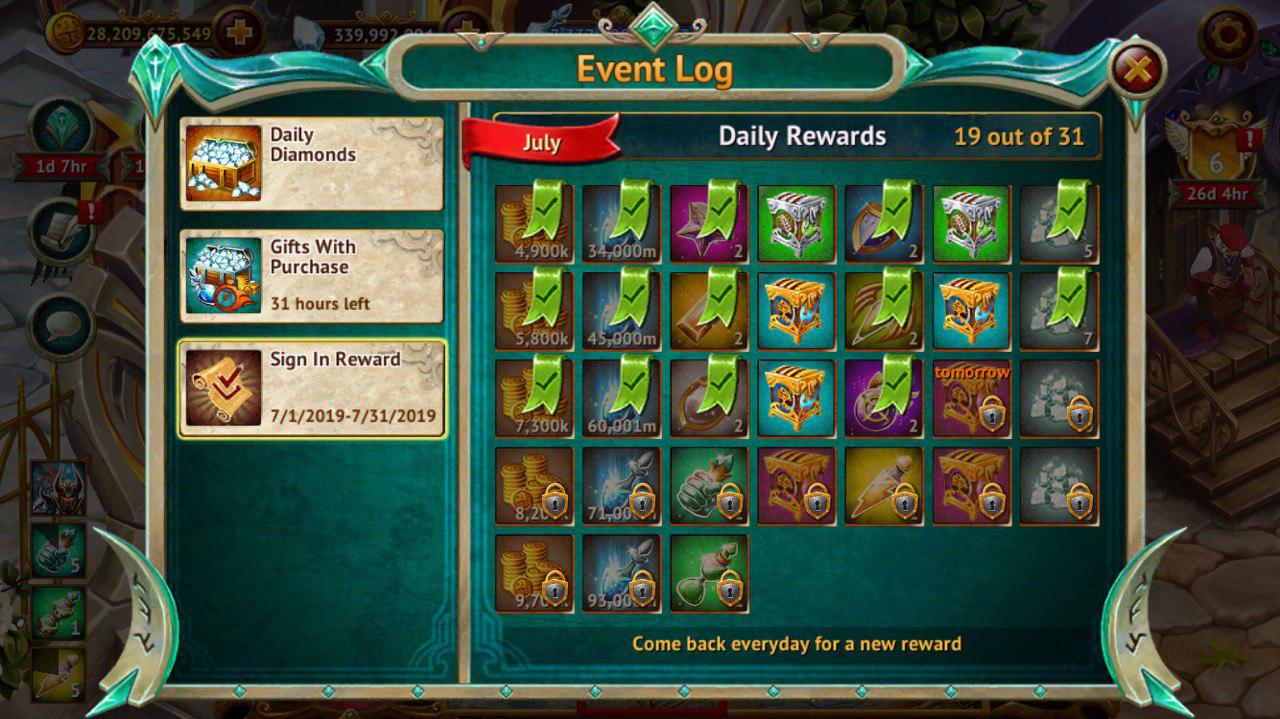Select the Gifts With Purchase event
This screenshot has height=719, width=1280.
point(311,276)
